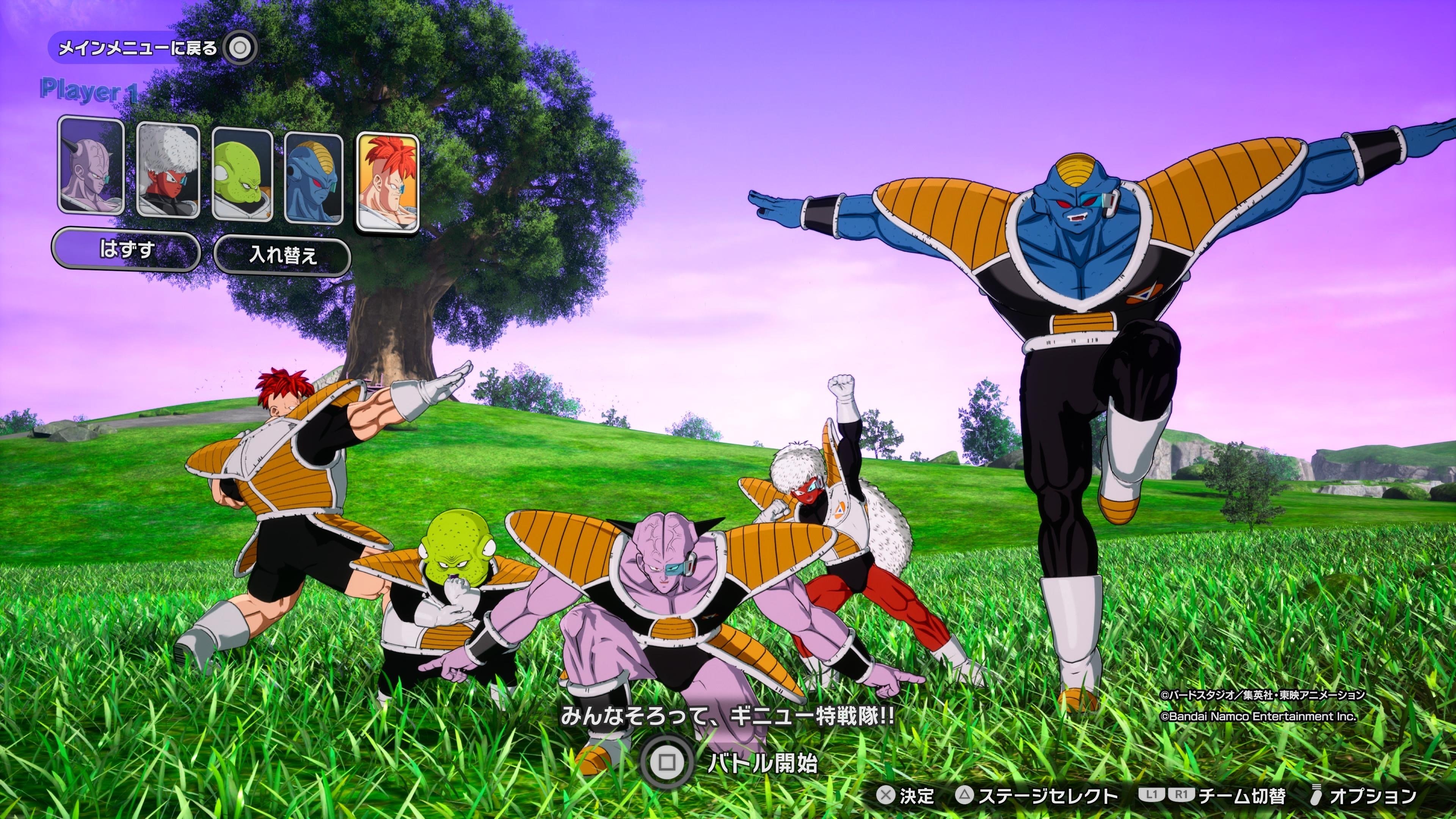Click the Triangle icon beside ステージセレクト
Viewport: 1456px width, 819px height.
pyautogui.click(x=965, y=796)
